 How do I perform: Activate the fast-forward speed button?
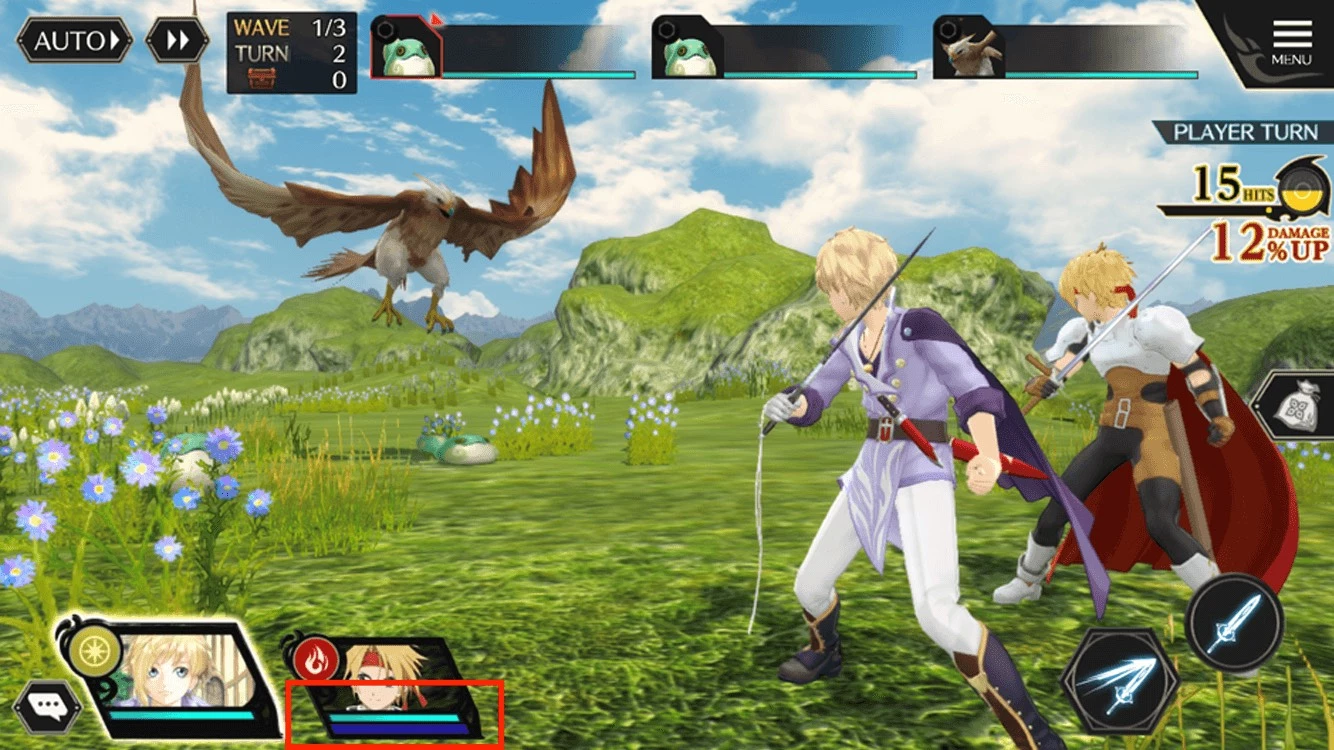(x=177, y=41)
